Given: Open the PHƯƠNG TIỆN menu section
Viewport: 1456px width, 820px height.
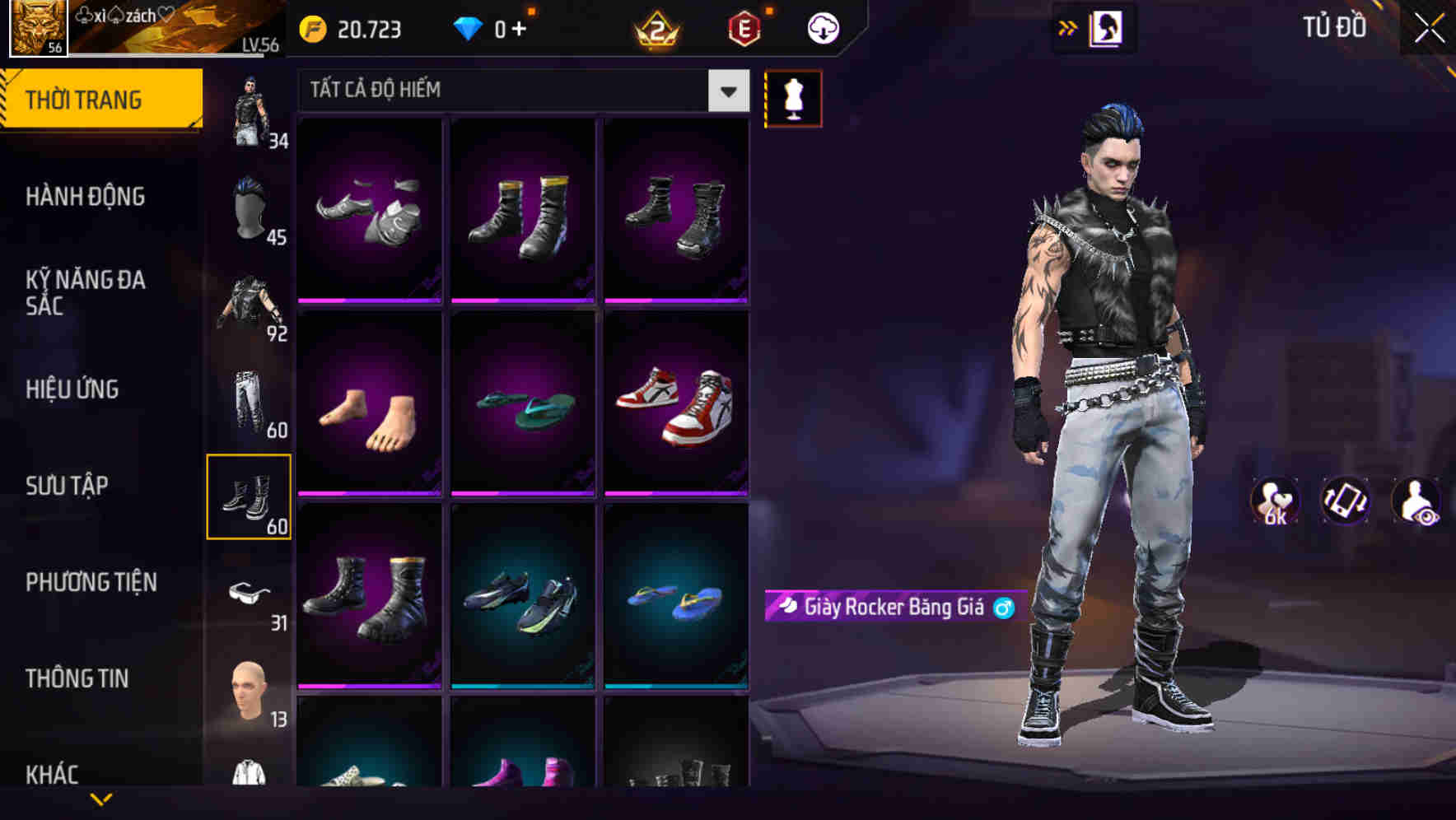Looking at the screenshot, I should 91,581.
